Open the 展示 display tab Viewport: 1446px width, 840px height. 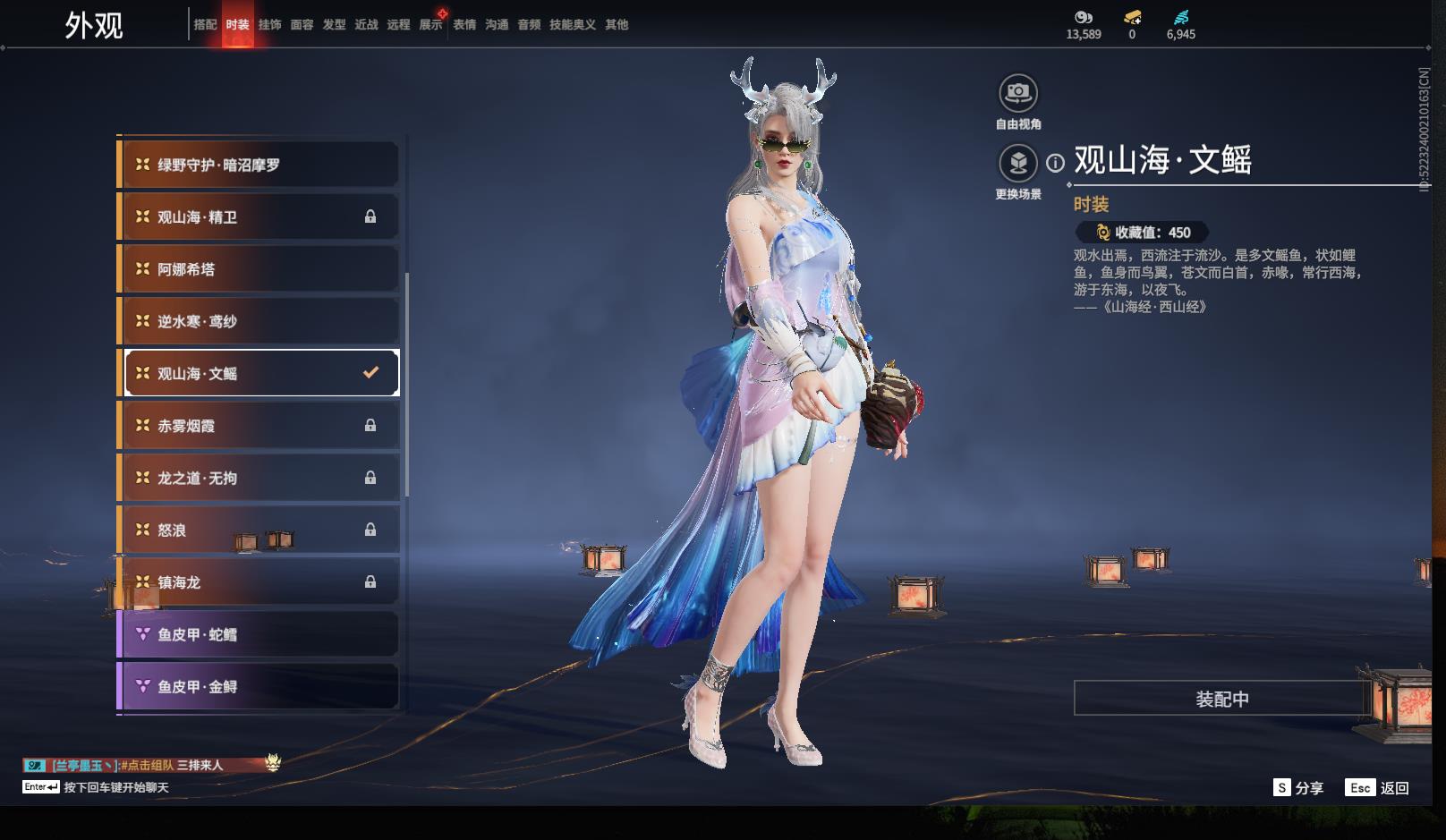[430, 25]
